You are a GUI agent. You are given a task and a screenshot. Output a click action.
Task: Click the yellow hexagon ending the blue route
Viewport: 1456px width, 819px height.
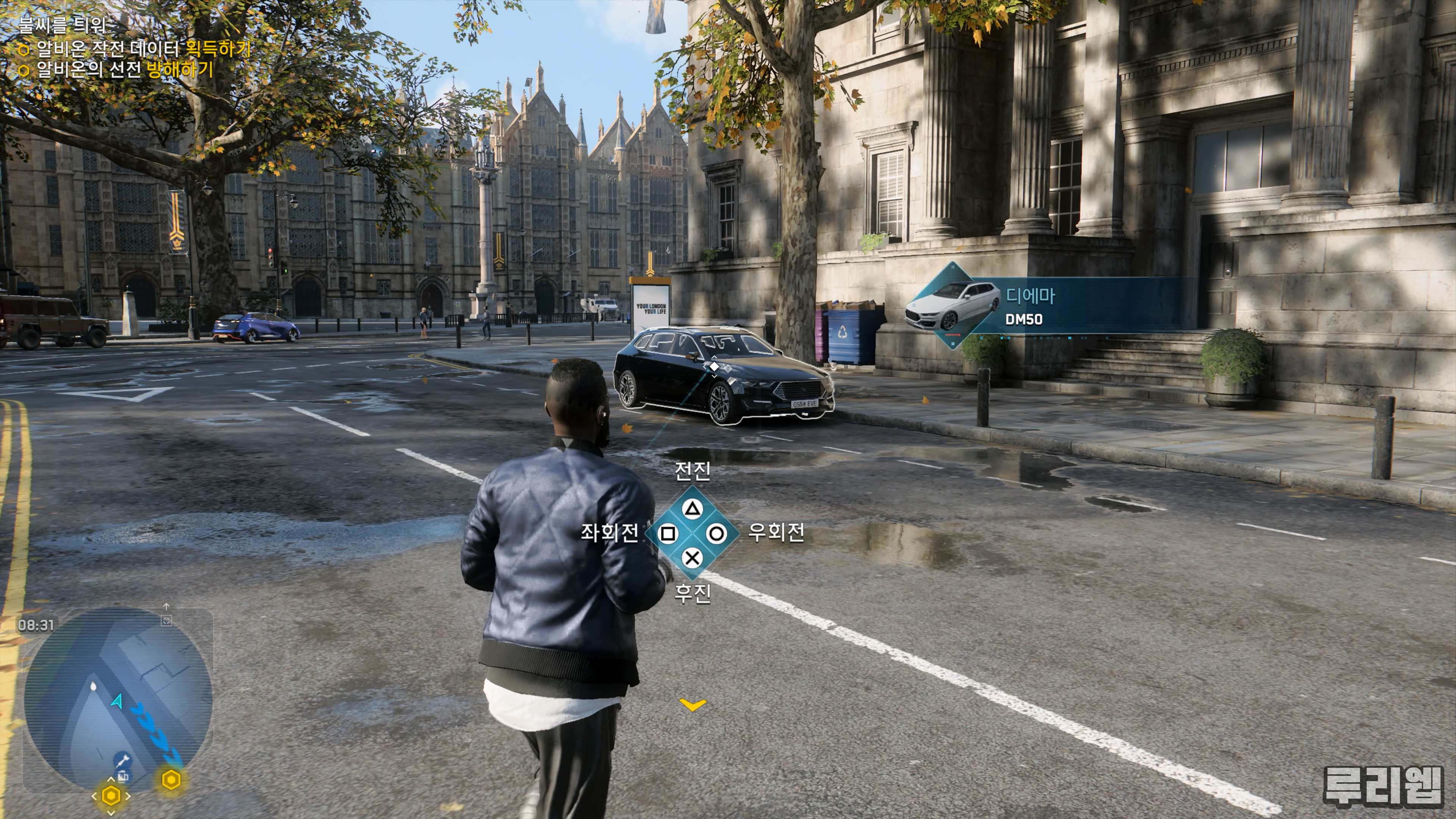point(171,780)
